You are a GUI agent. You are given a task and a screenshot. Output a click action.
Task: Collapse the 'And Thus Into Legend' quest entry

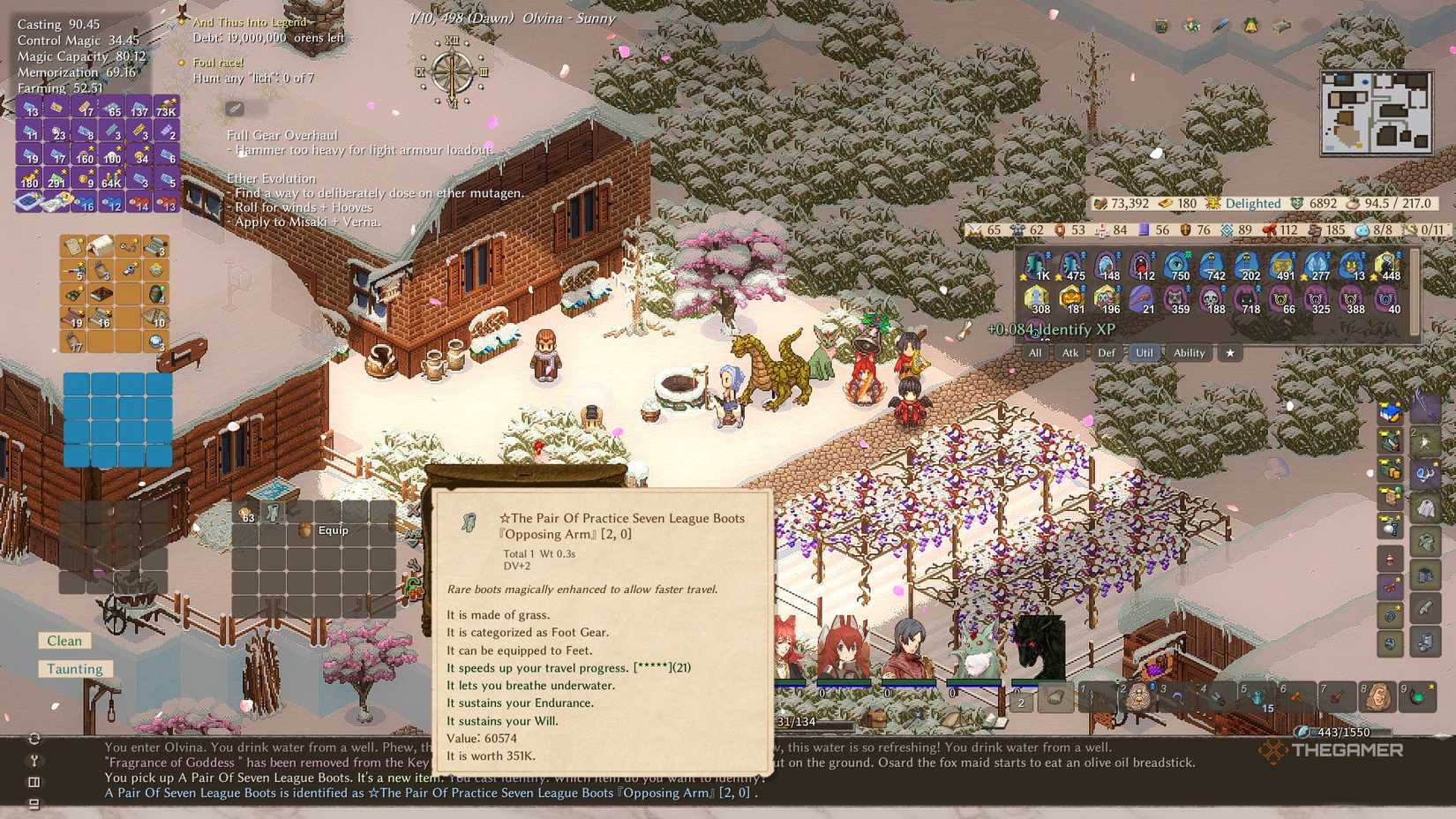(183, 21)
